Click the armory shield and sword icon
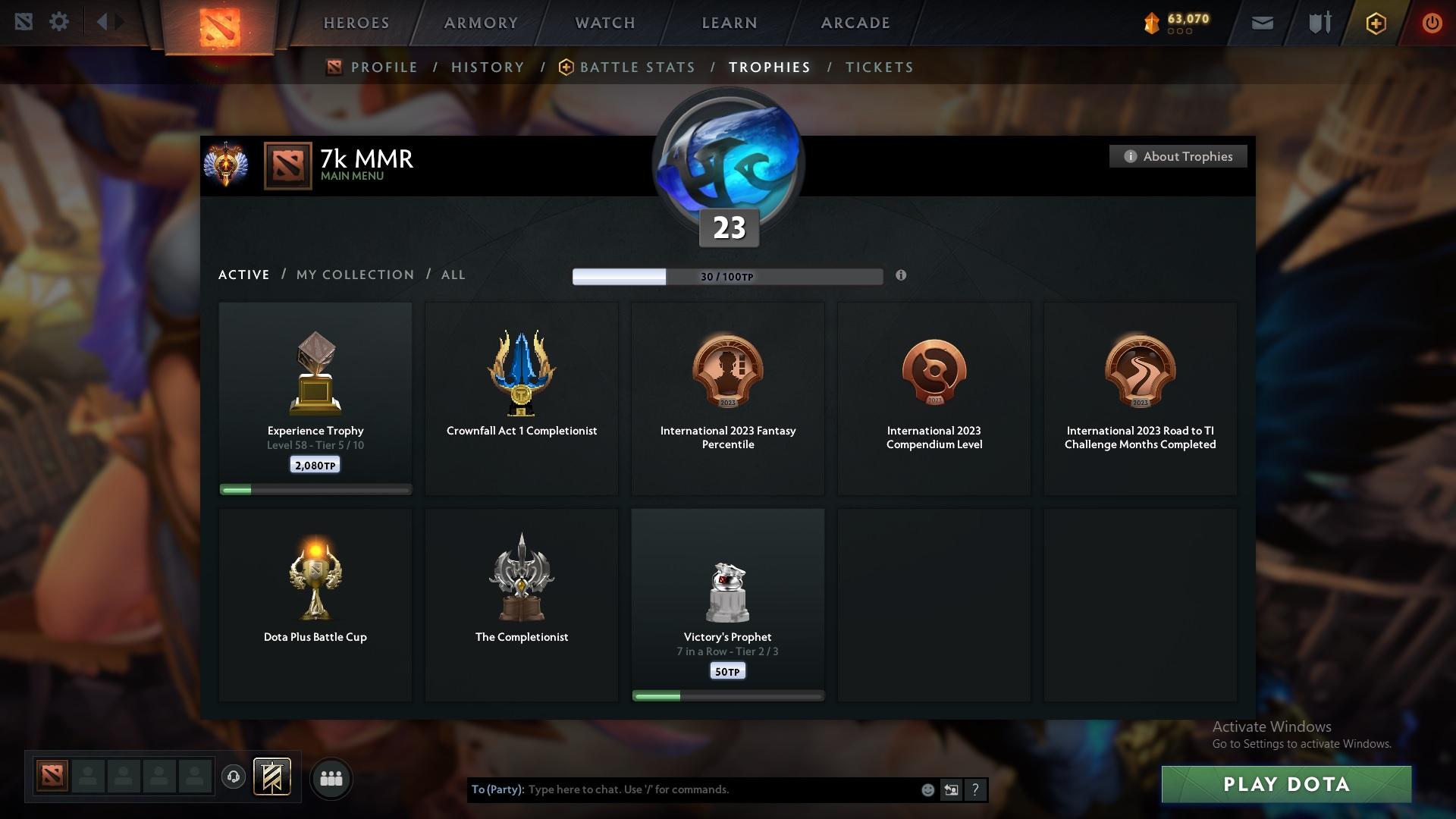The height and width of the screenshot is (819, 1456). click(1319, 22)
